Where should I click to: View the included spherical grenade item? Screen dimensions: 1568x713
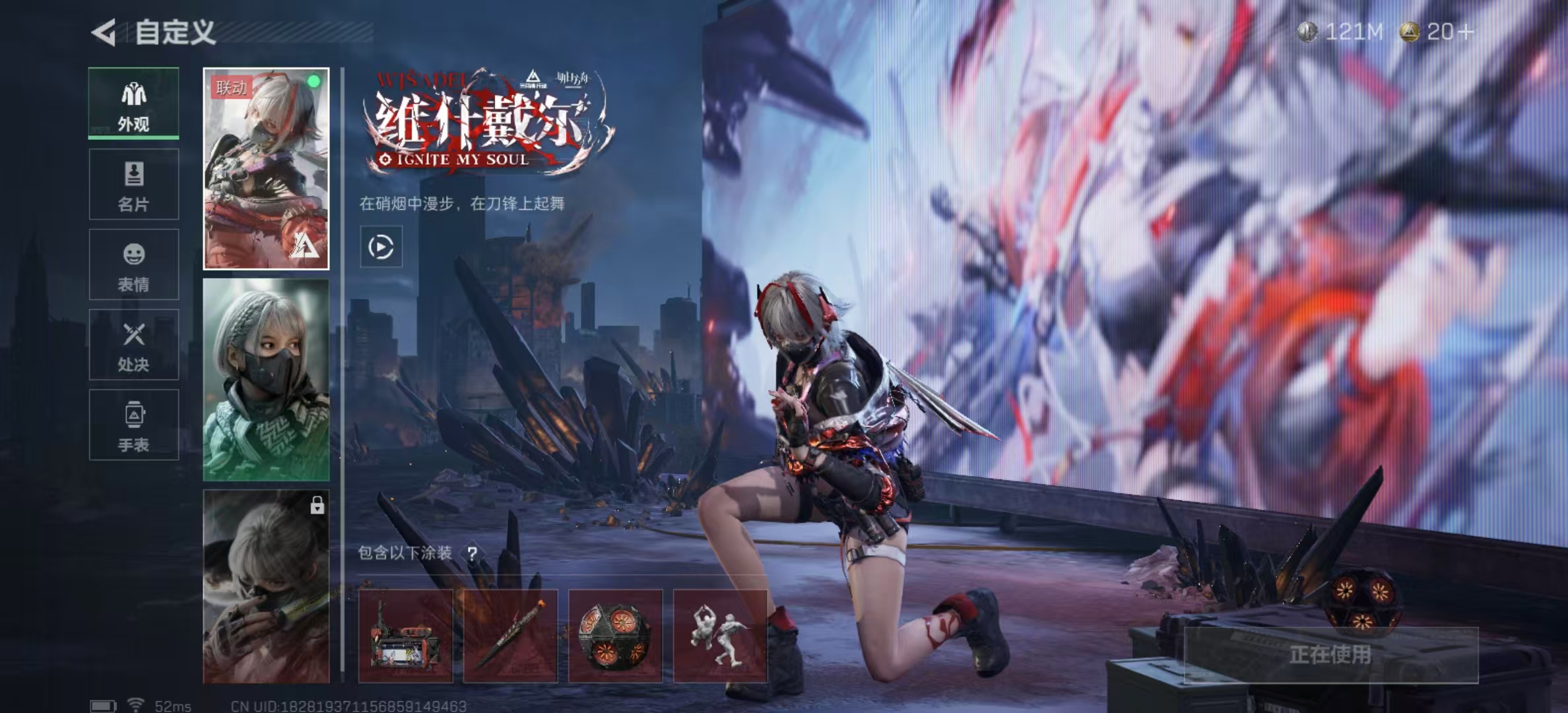[615, 636]
